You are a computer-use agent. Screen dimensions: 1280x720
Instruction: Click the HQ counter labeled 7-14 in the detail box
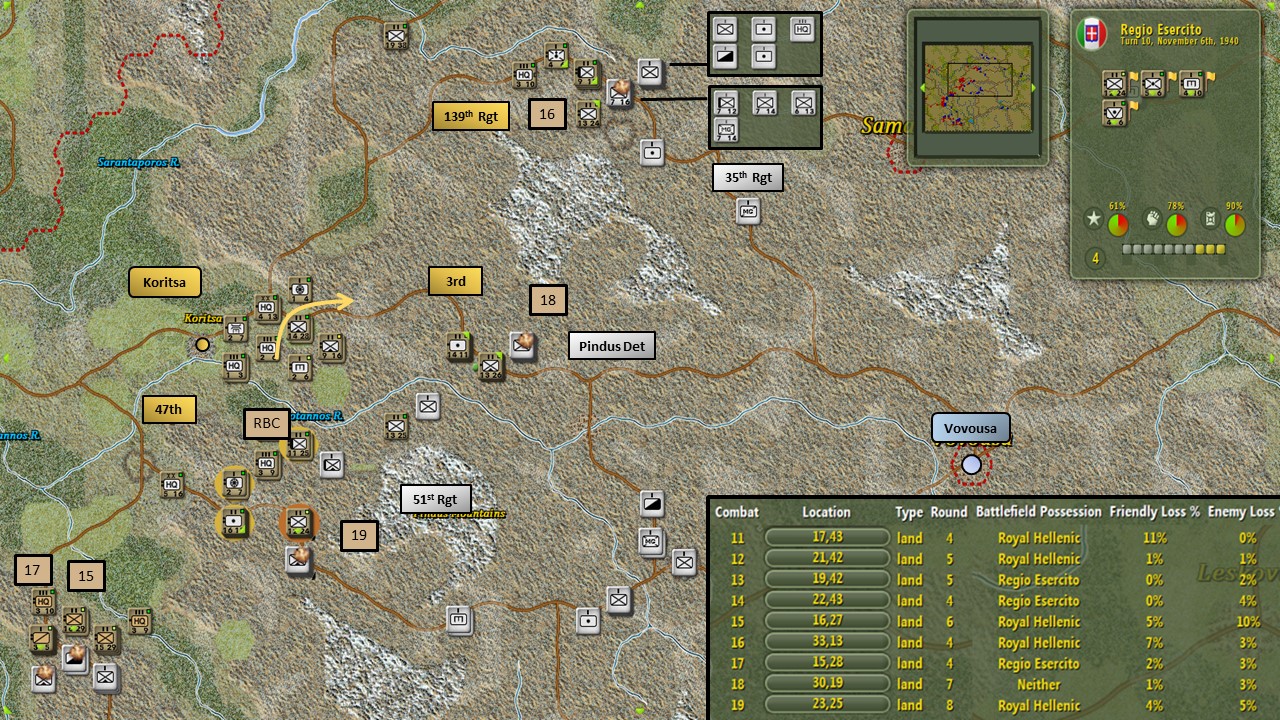coord(726,130)
